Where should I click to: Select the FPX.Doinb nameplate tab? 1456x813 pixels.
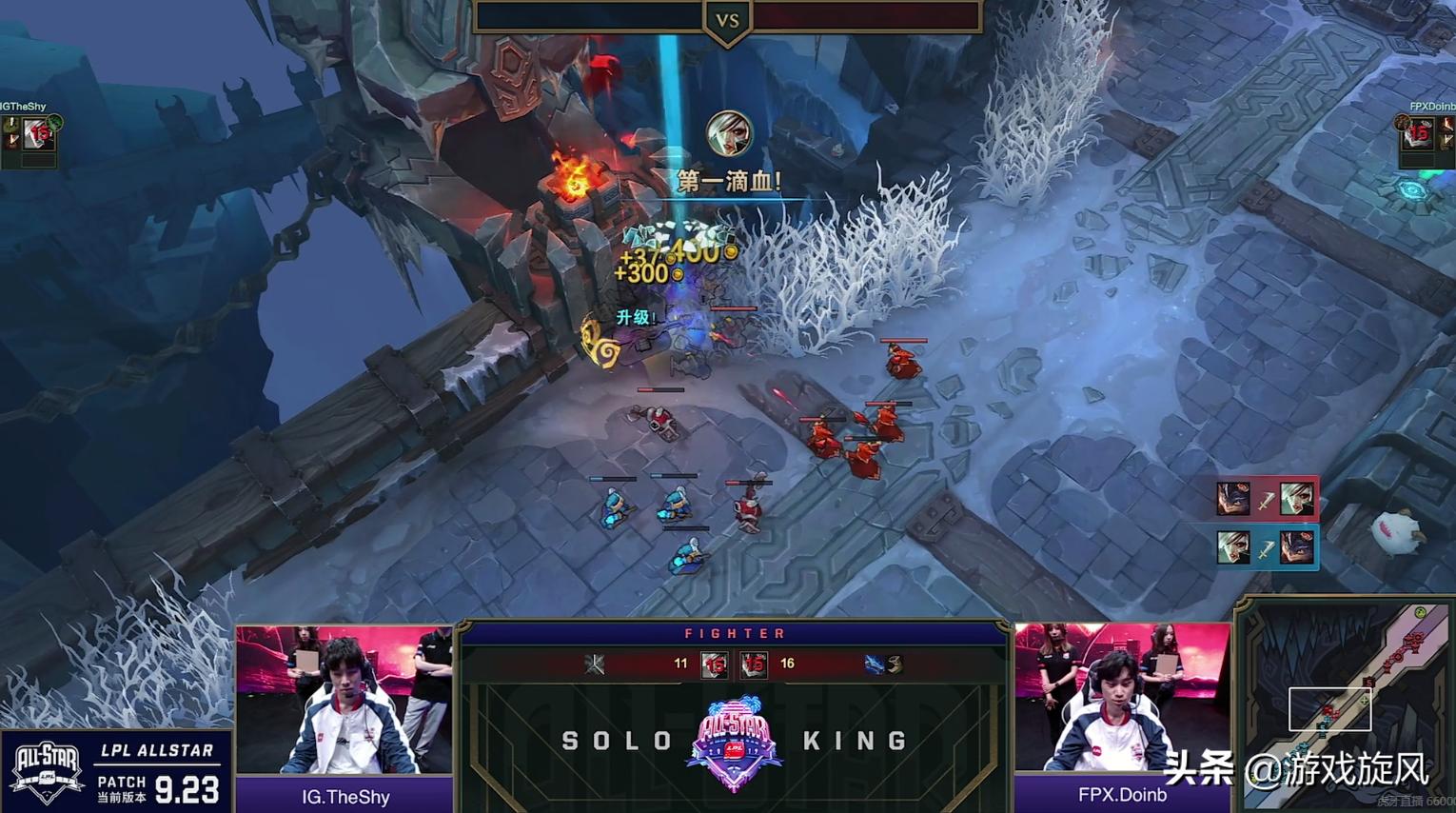(x=1123, y=797)
